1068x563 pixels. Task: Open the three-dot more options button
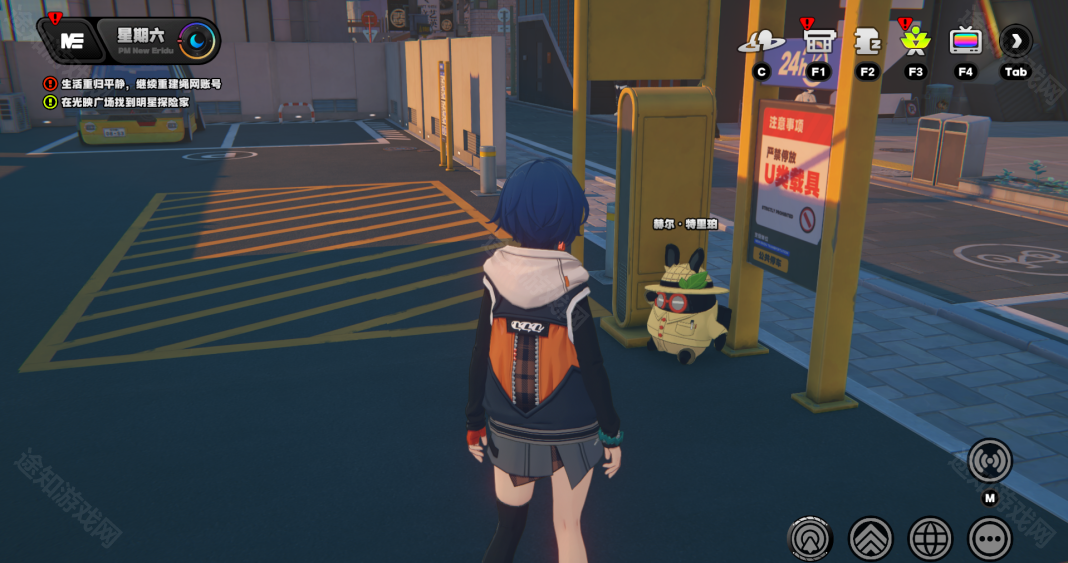tap(990, 538)
